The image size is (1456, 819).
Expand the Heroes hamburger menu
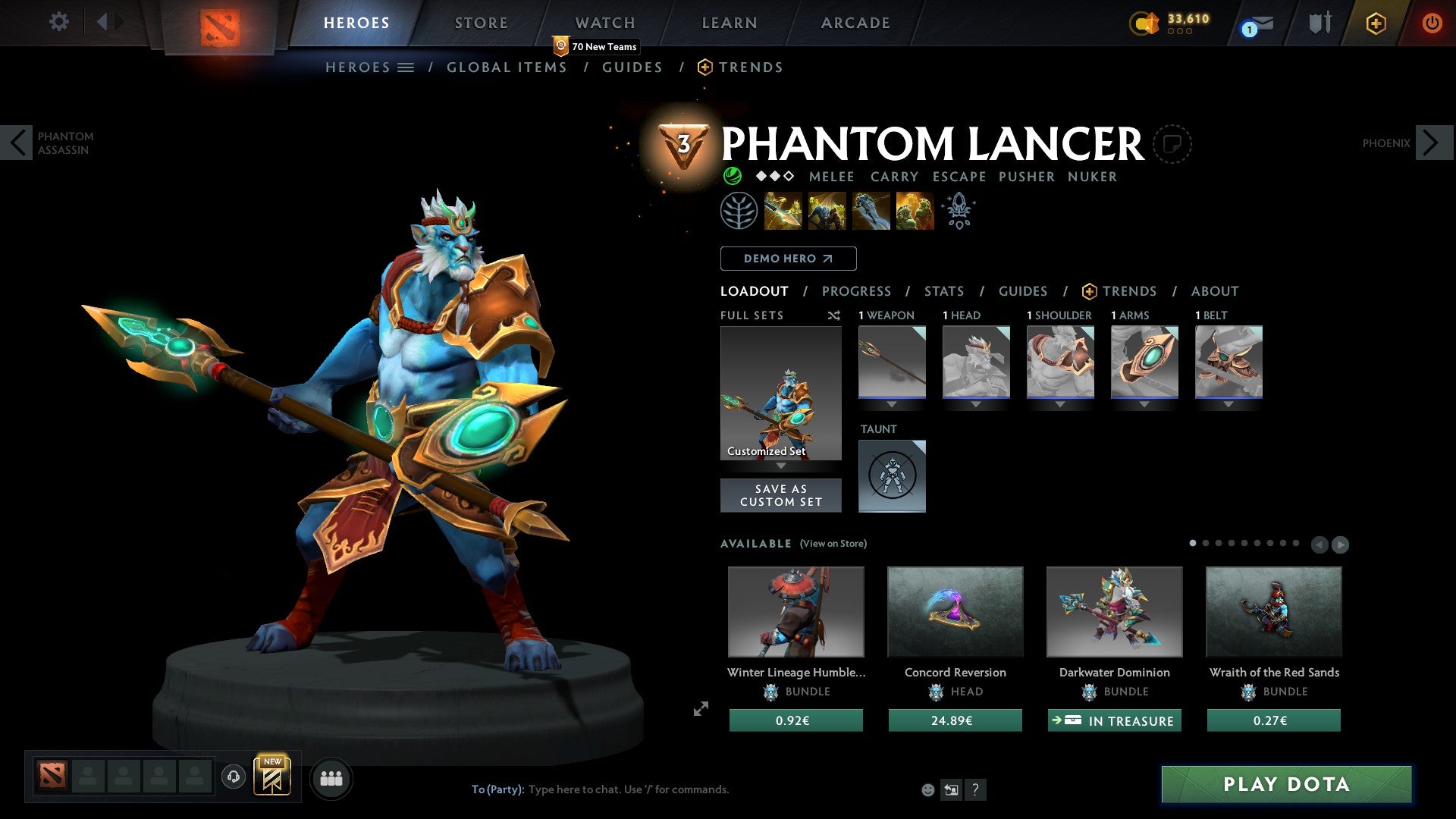(406, 67)
